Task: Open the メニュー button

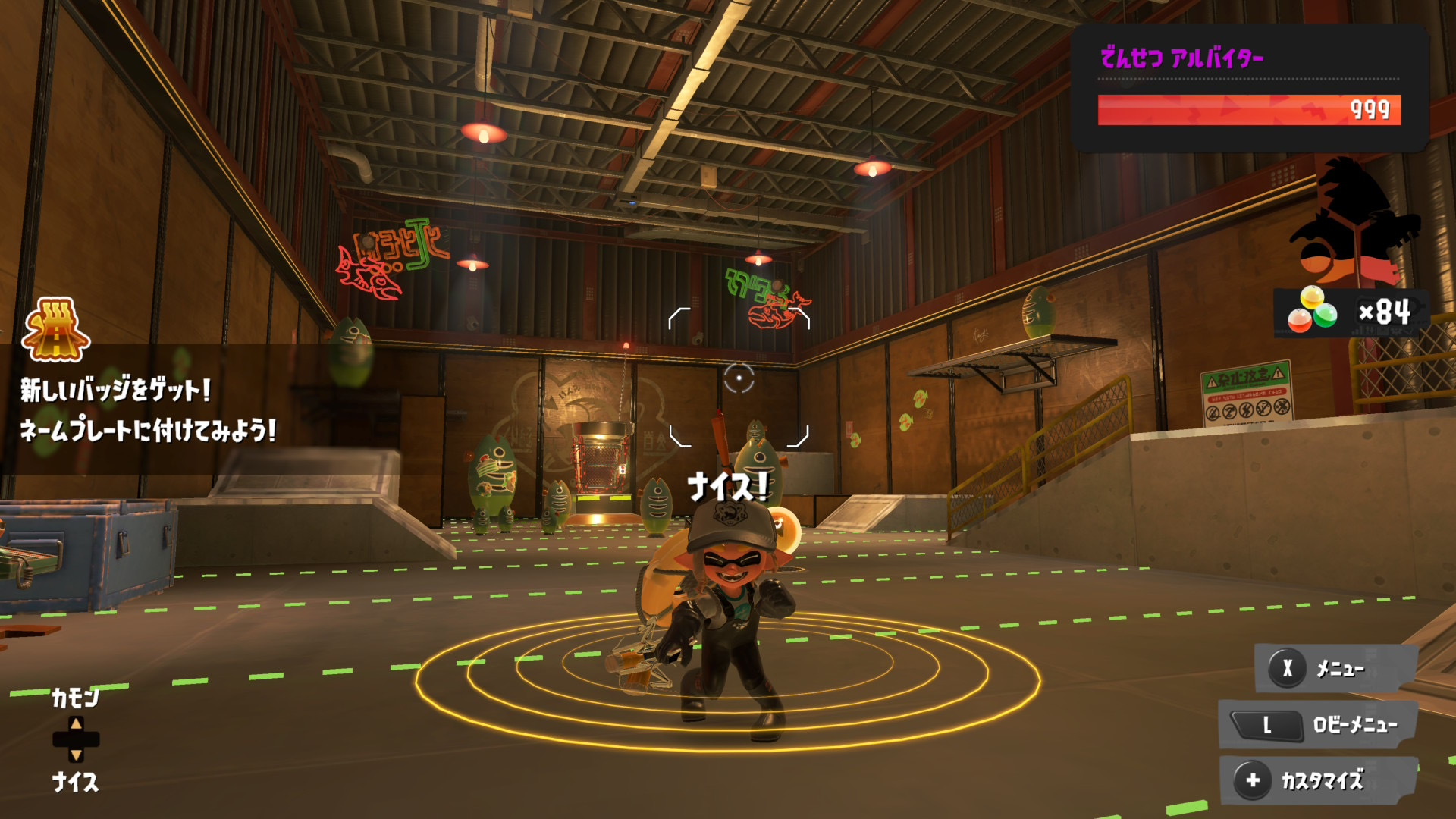Action: point(1335,668)
